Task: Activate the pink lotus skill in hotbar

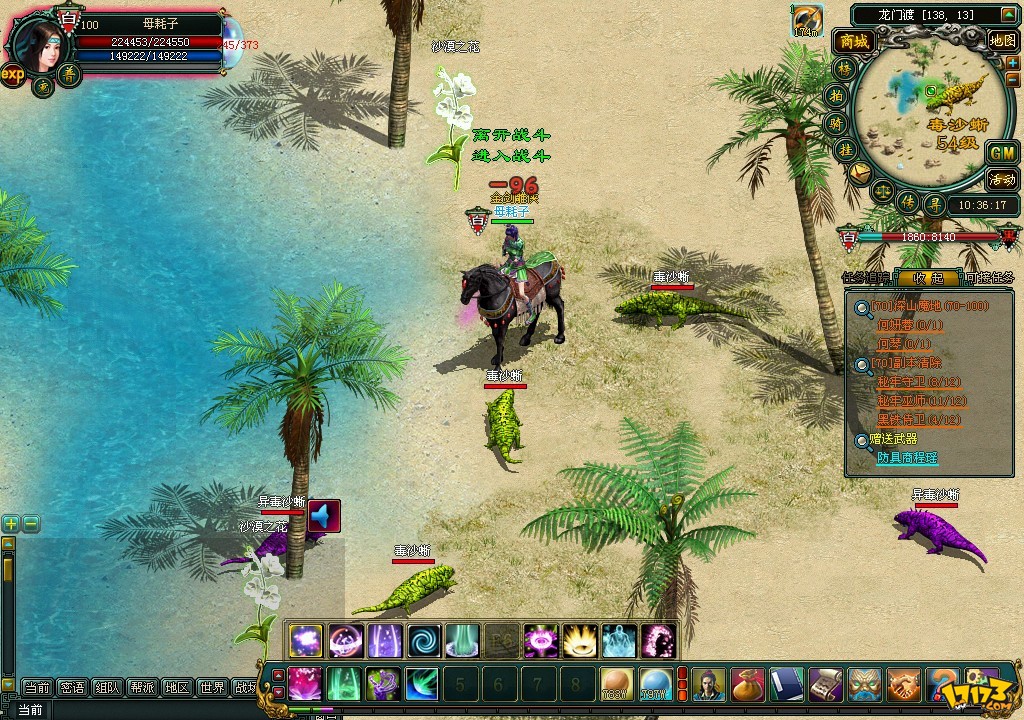Action: click(x=304, y=684)
